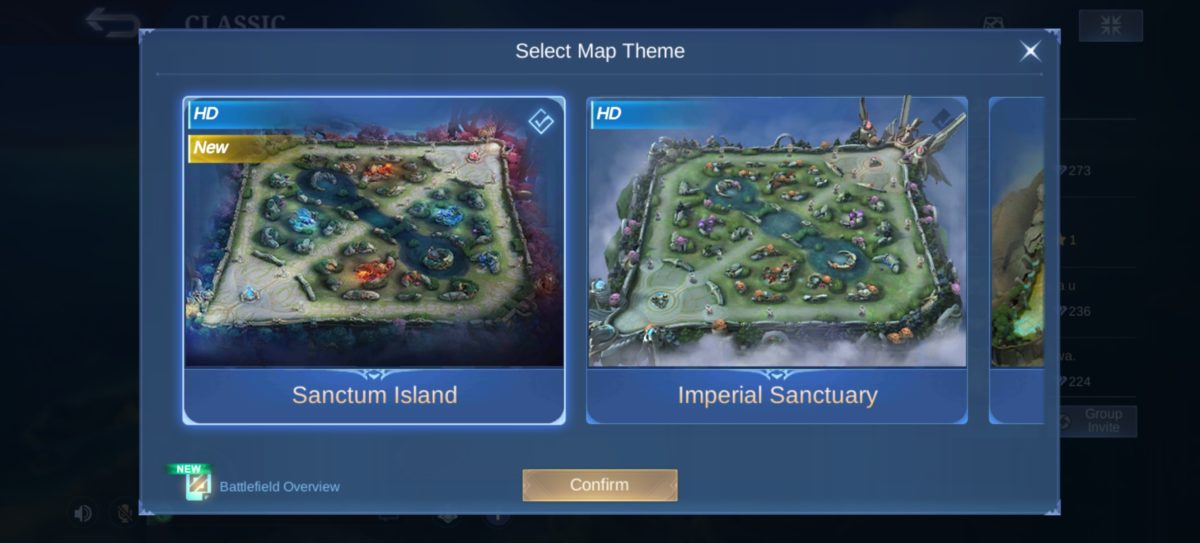1200x543 pixels.
Task: Confirm the map theme selection
Action: [x=599, y=485]
